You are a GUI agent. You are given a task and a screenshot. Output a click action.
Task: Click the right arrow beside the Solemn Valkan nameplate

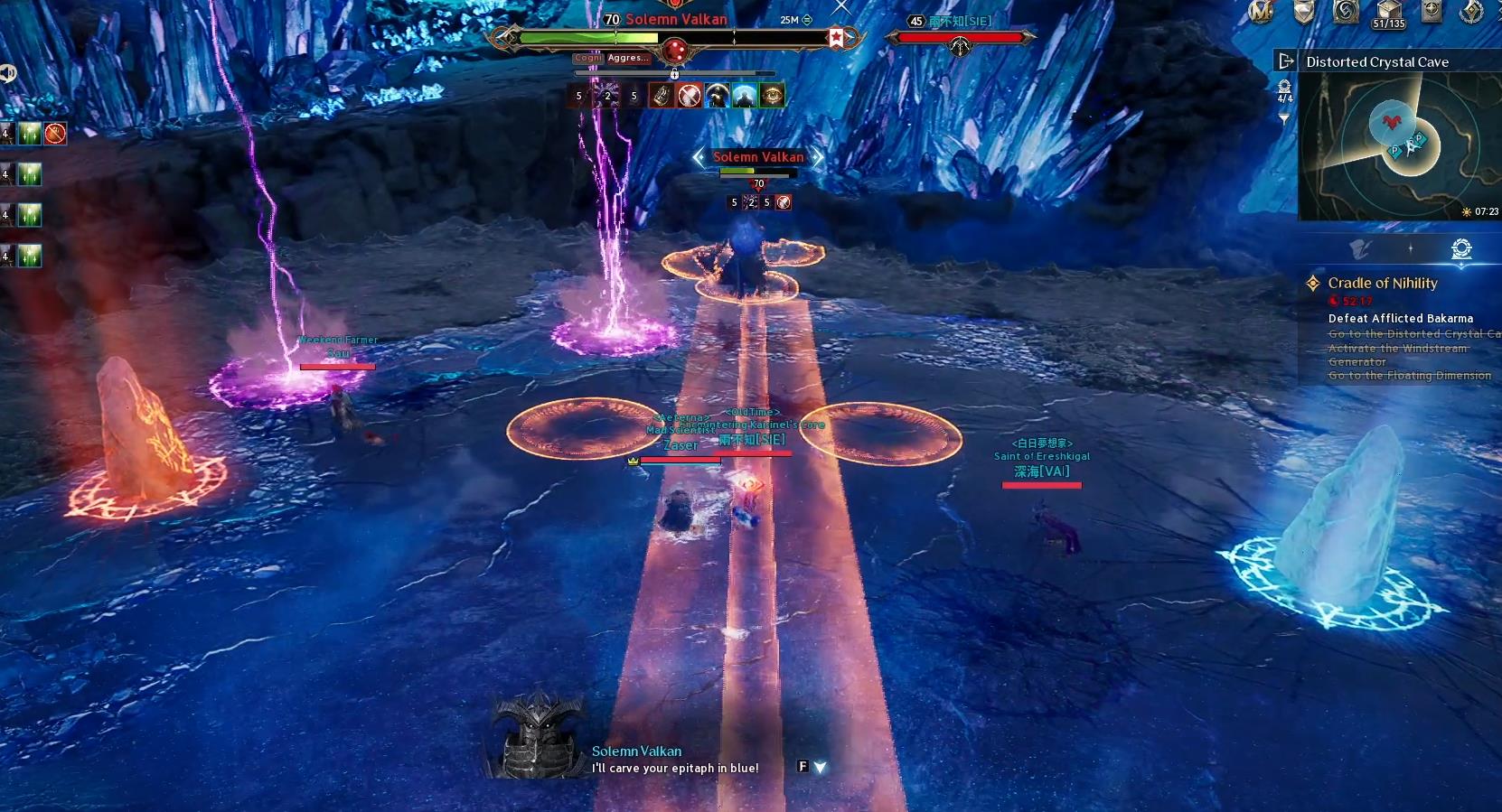(818, 156)
